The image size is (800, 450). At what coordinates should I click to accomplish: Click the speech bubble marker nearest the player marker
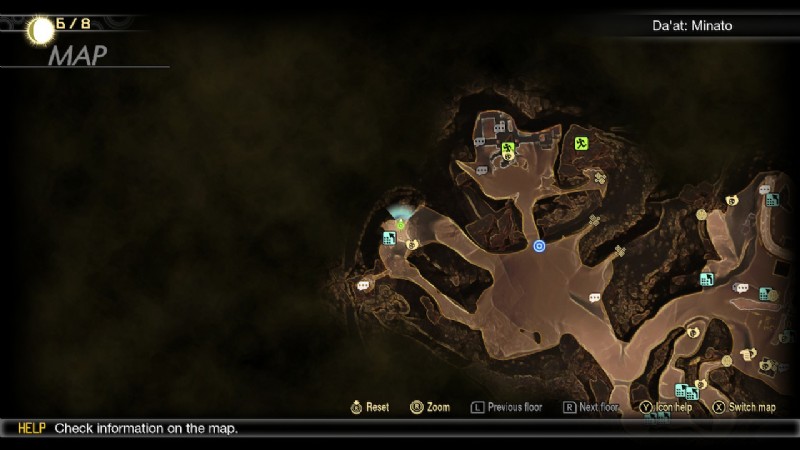click(595, 297)
